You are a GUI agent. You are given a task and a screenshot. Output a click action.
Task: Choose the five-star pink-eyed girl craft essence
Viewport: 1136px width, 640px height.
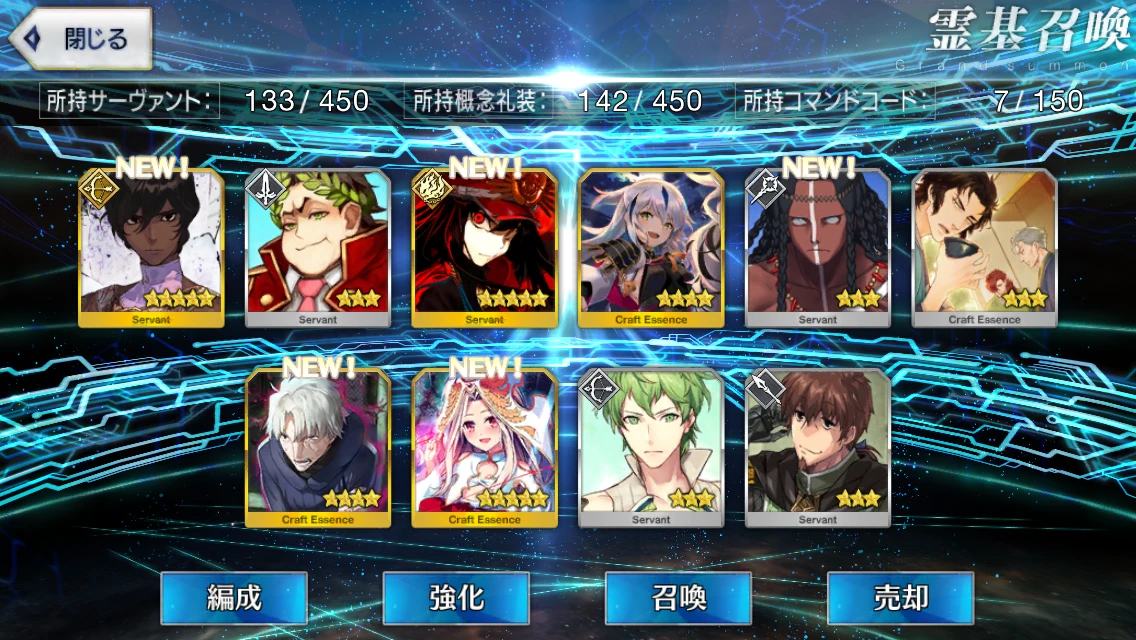click(484, 448)
